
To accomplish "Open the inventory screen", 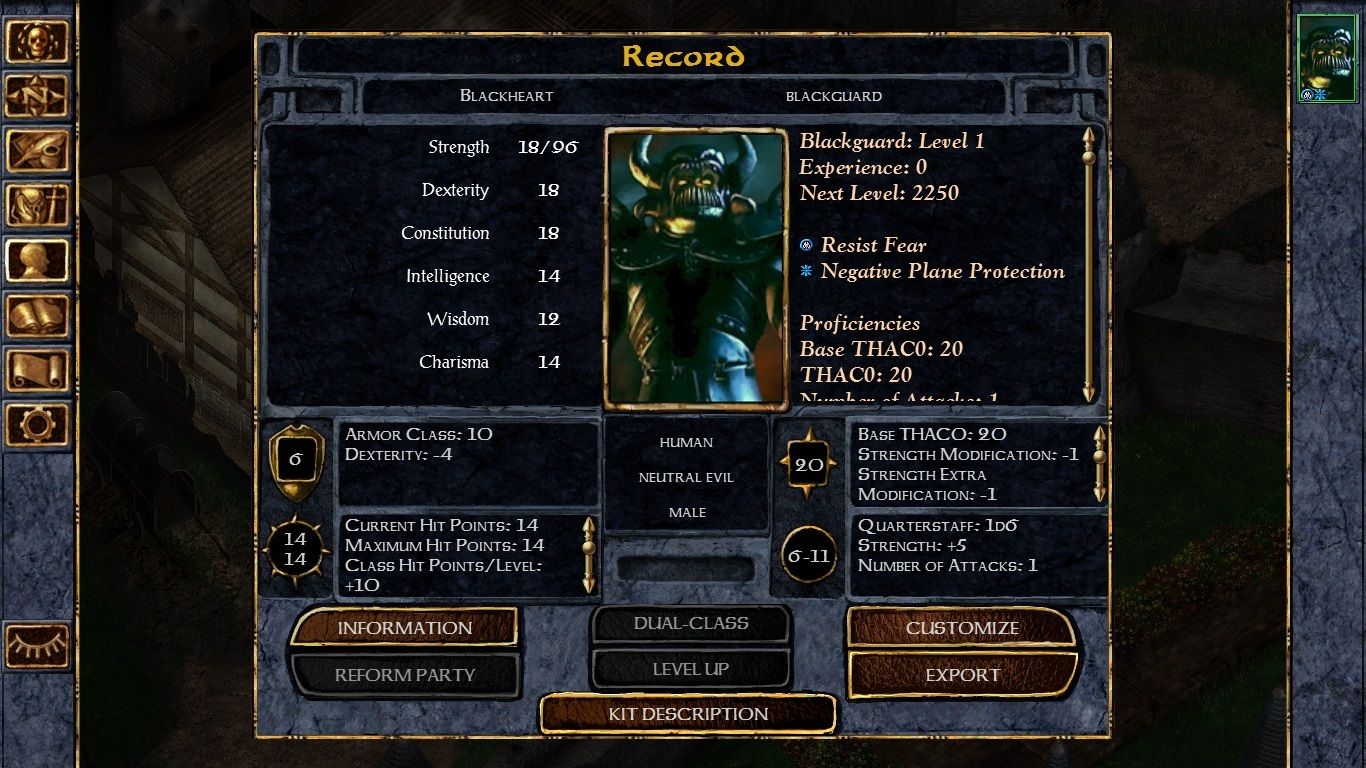I will click(x=38, y=205).
